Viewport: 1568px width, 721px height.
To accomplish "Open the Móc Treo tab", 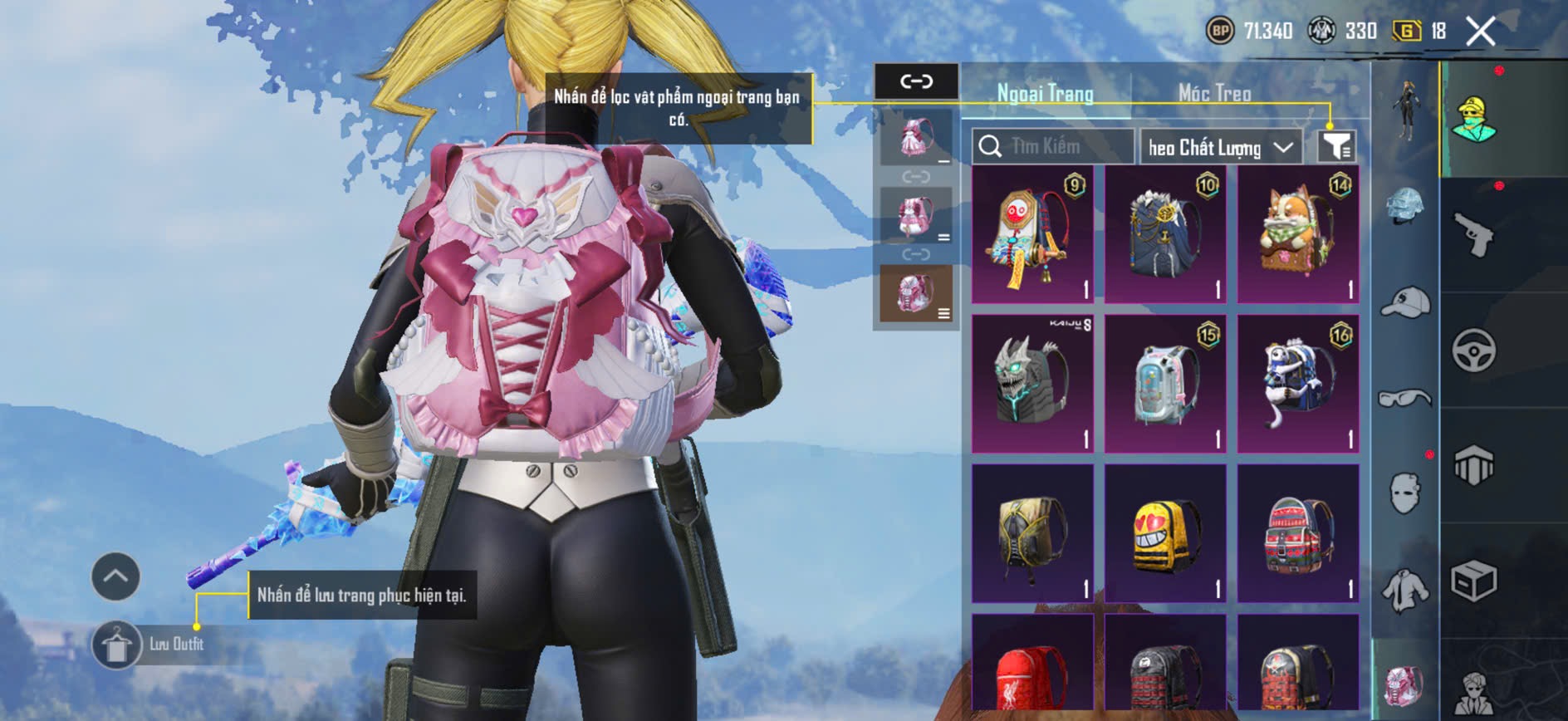I will pyautogui.click(x=1214, y=93).
